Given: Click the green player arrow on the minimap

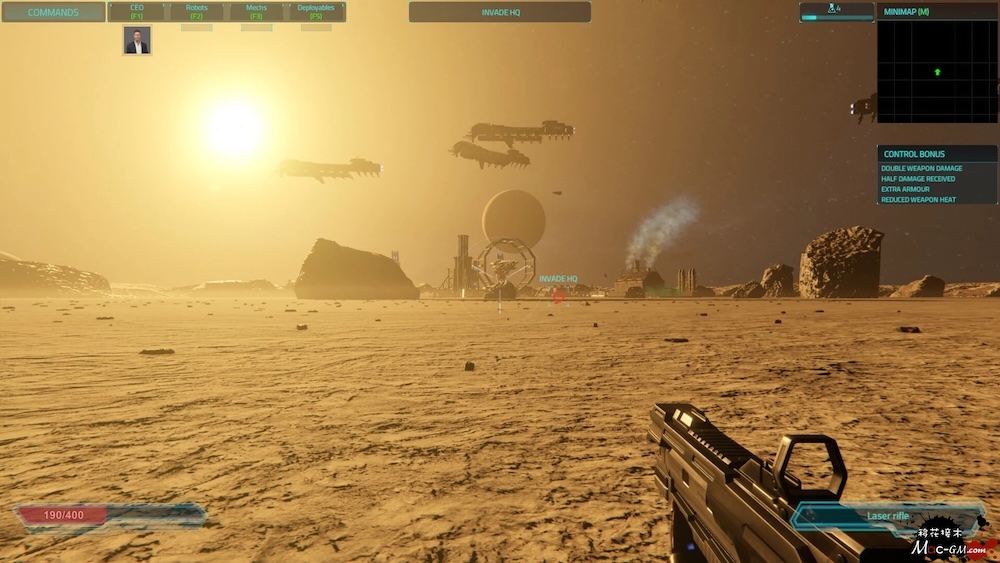Looking at the screenshot, I should (x=937, y=72).
